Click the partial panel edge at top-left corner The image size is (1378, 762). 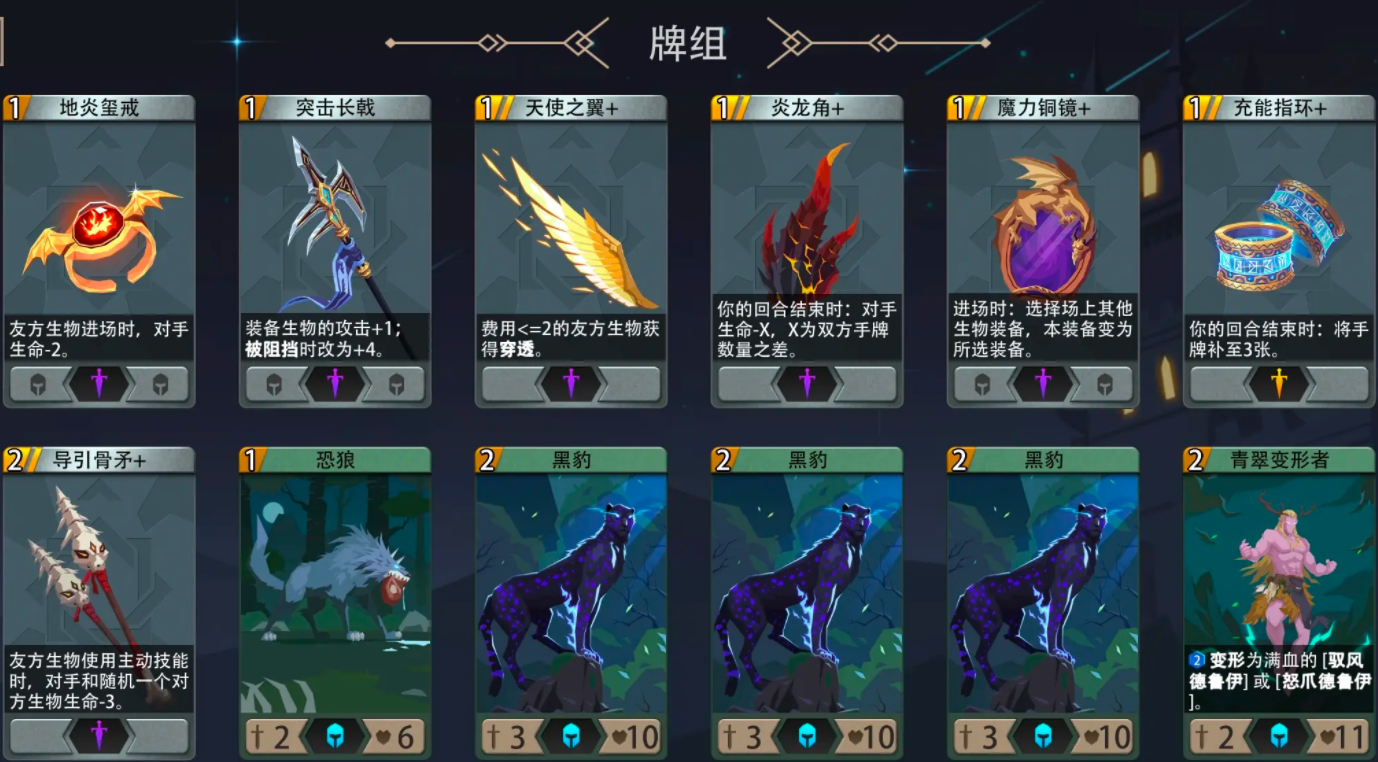[4, 40]
